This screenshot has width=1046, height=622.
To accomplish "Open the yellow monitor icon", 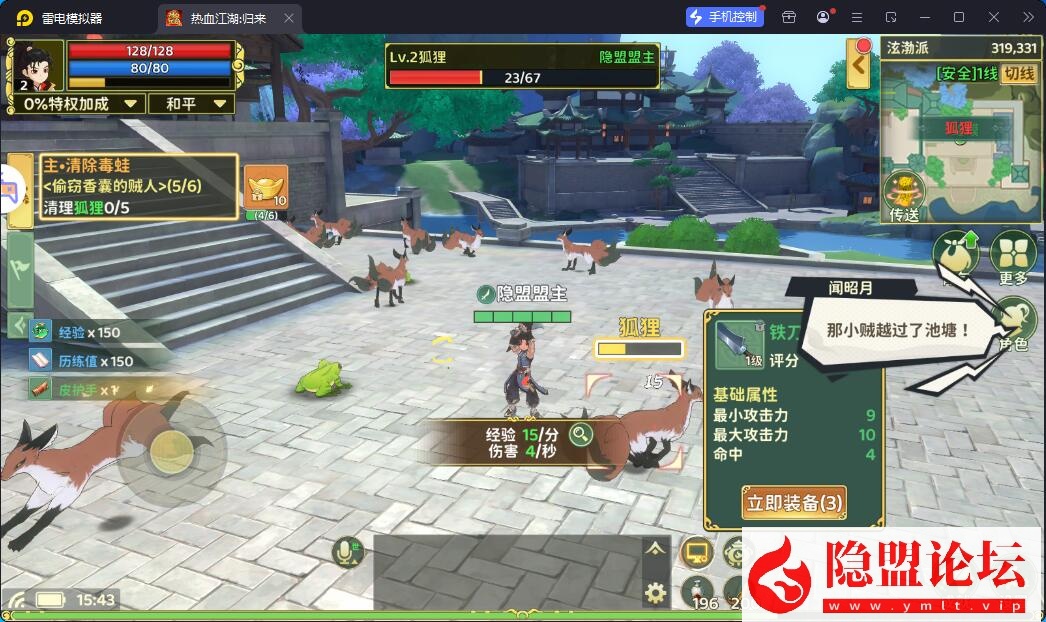I will click(696, 551).
